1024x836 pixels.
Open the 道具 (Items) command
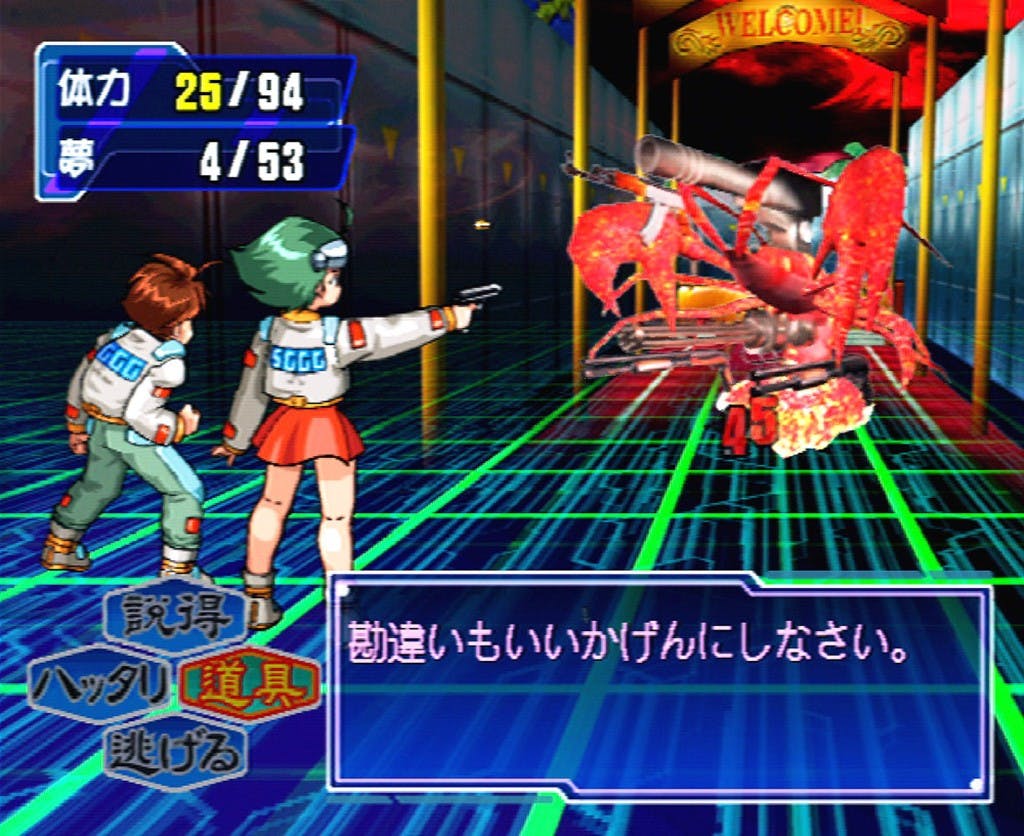250,686
